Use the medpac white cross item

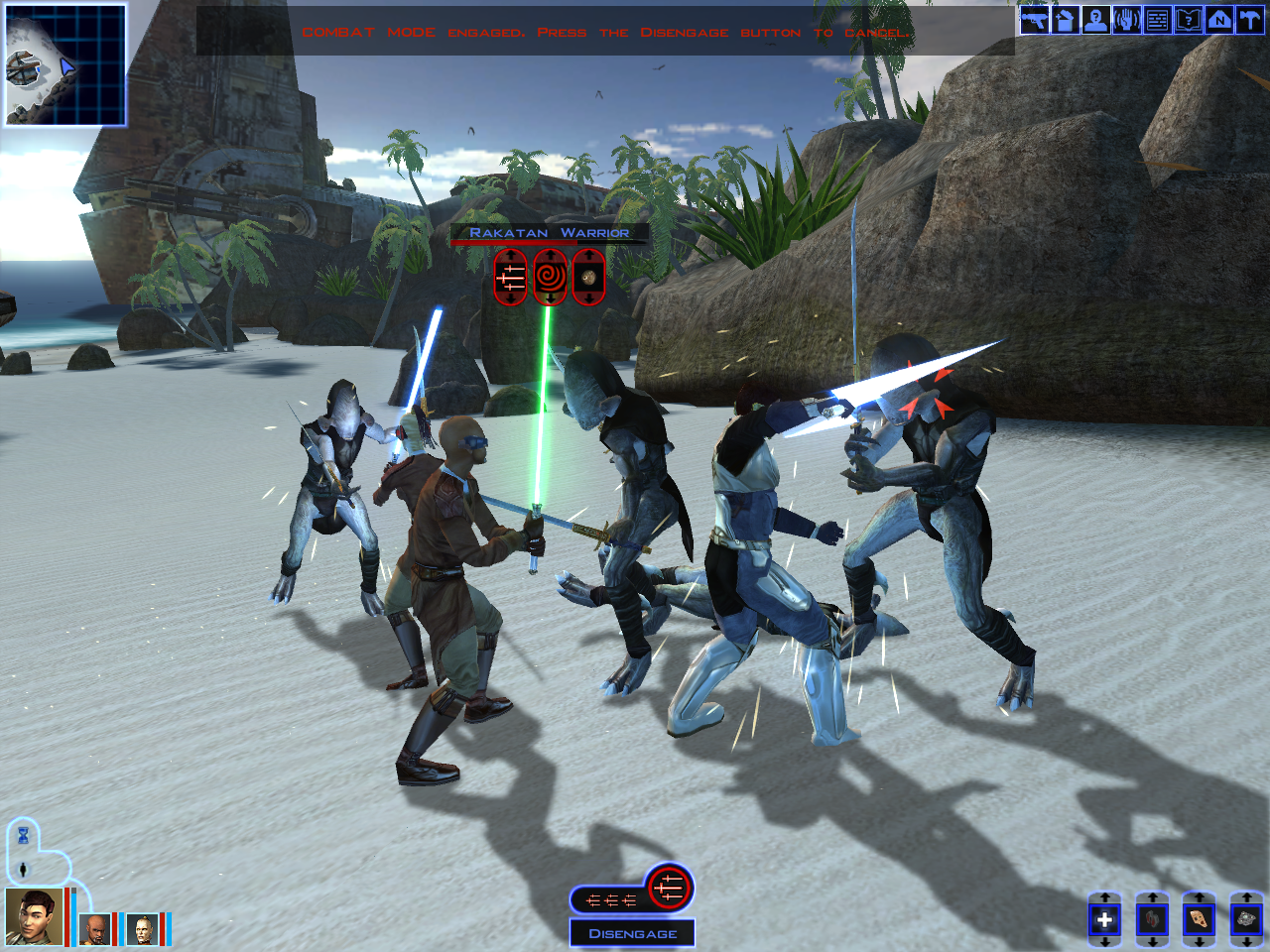(x=1104, y=920)
